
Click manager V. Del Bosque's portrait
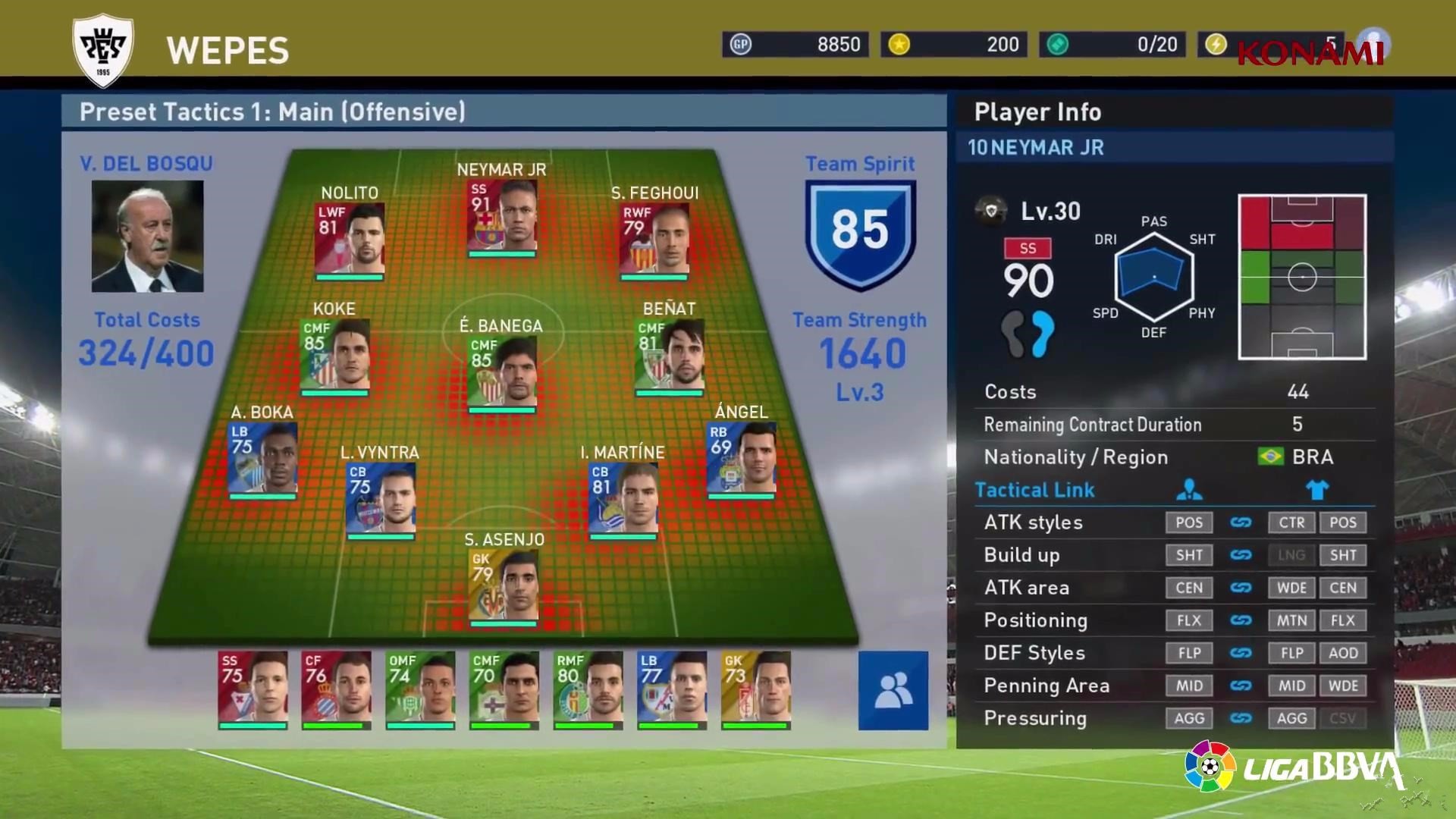tap(148, 236)
